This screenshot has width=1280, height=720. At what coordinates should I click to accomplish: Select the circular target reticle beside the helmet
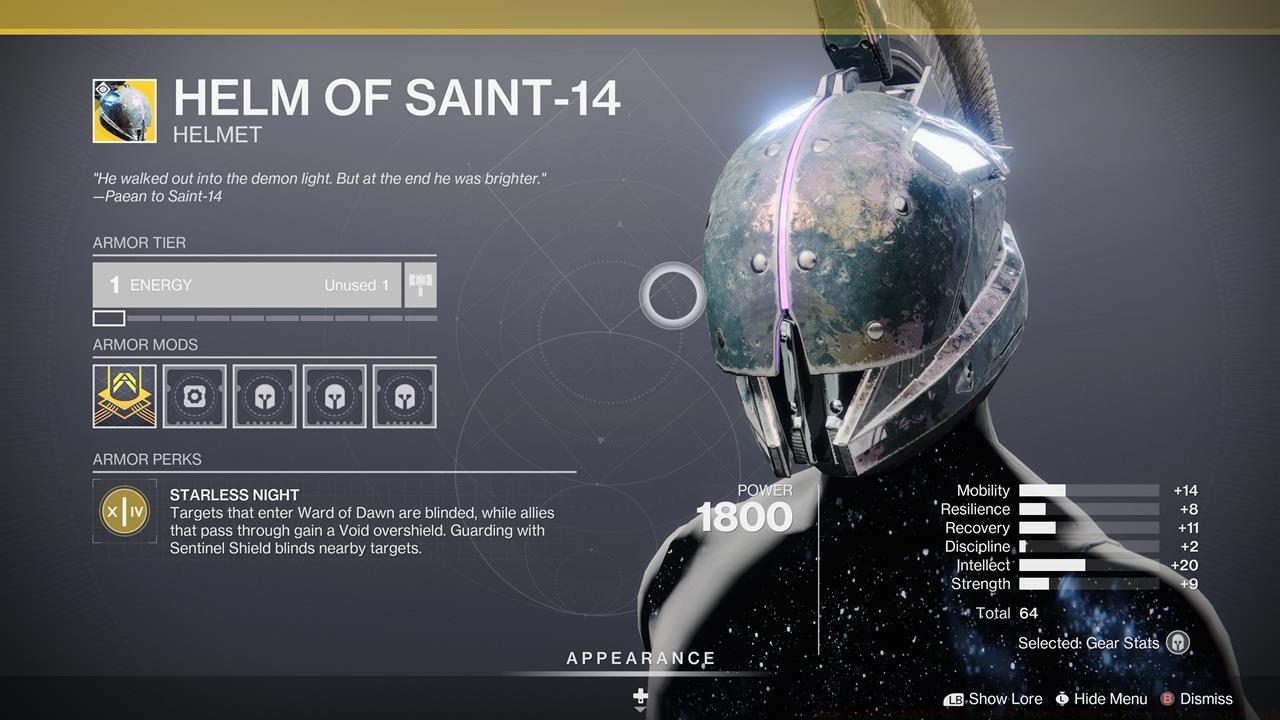(x=672, y=297)
